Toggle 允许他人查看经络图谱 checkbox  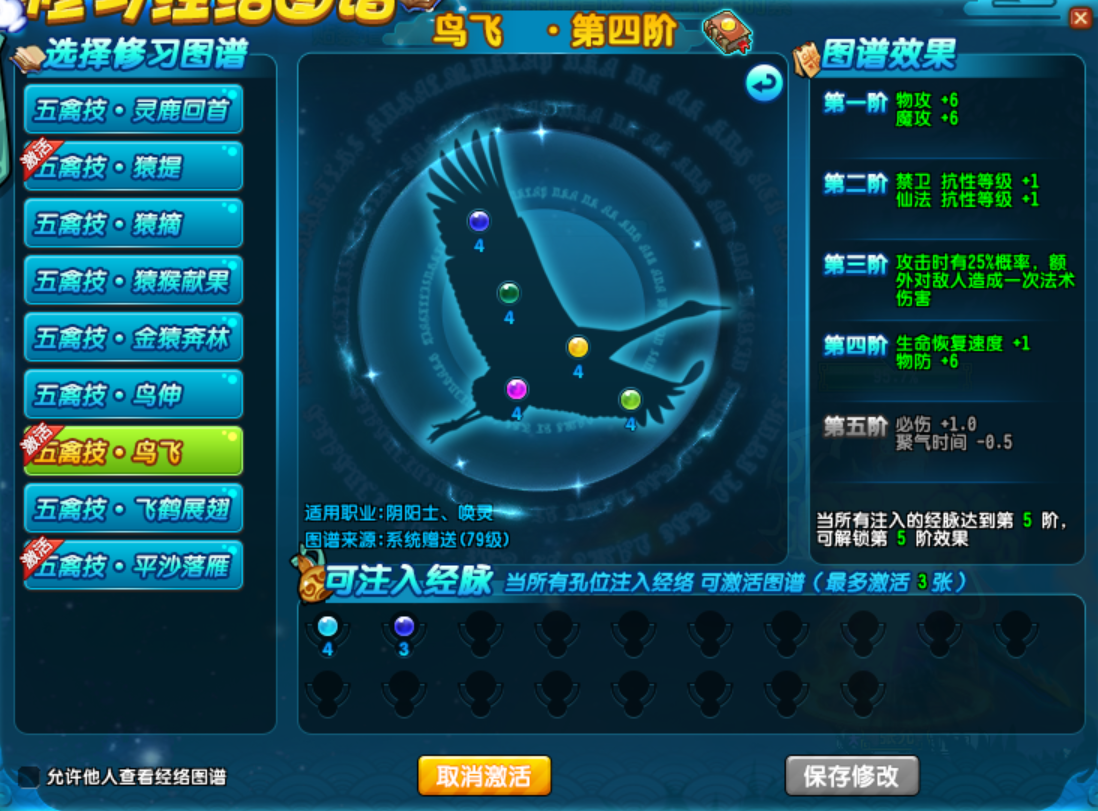tap(30, 777)
